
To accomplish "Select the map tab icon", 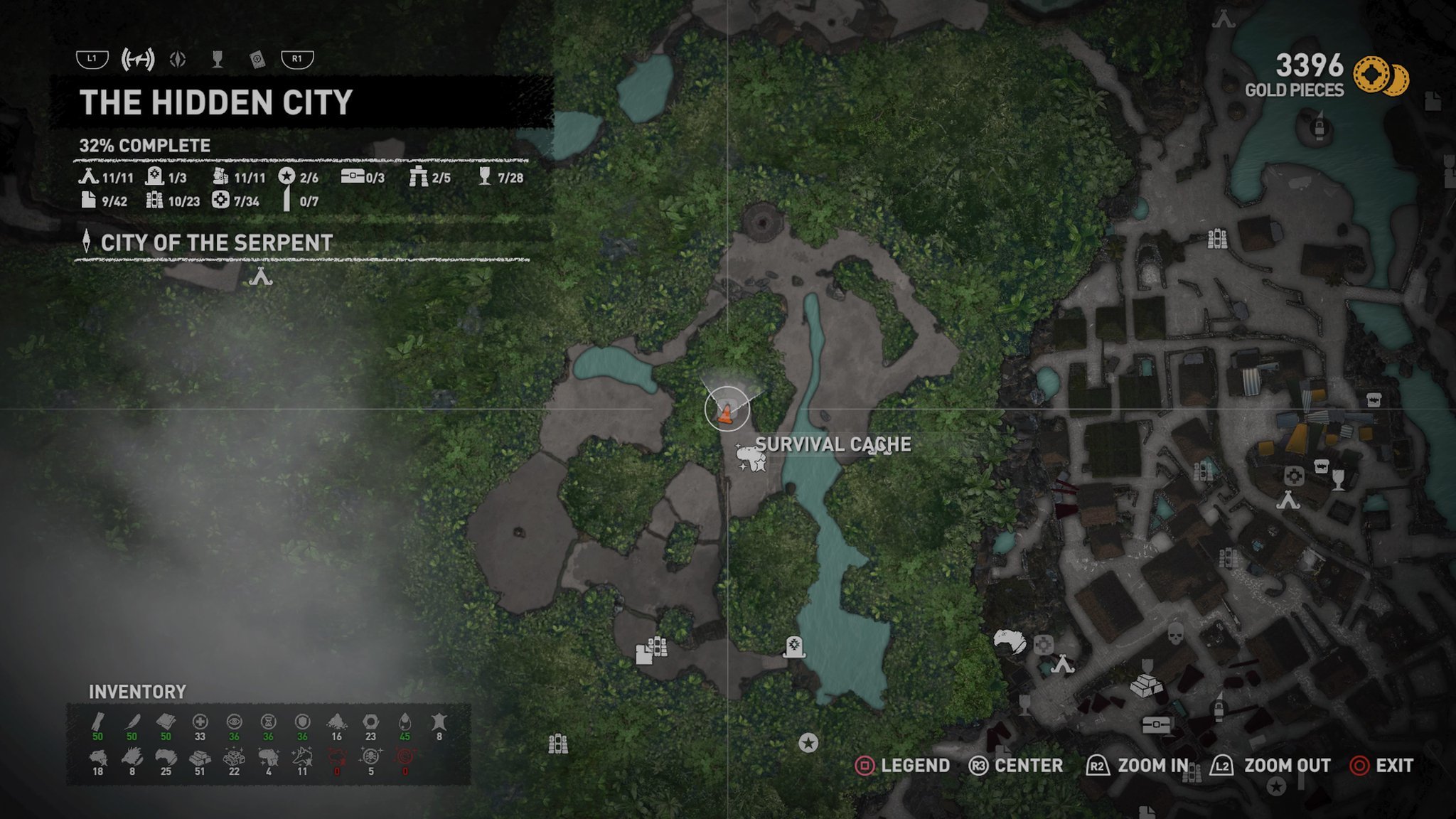I will pyautogui.click(x=138, y=60).
